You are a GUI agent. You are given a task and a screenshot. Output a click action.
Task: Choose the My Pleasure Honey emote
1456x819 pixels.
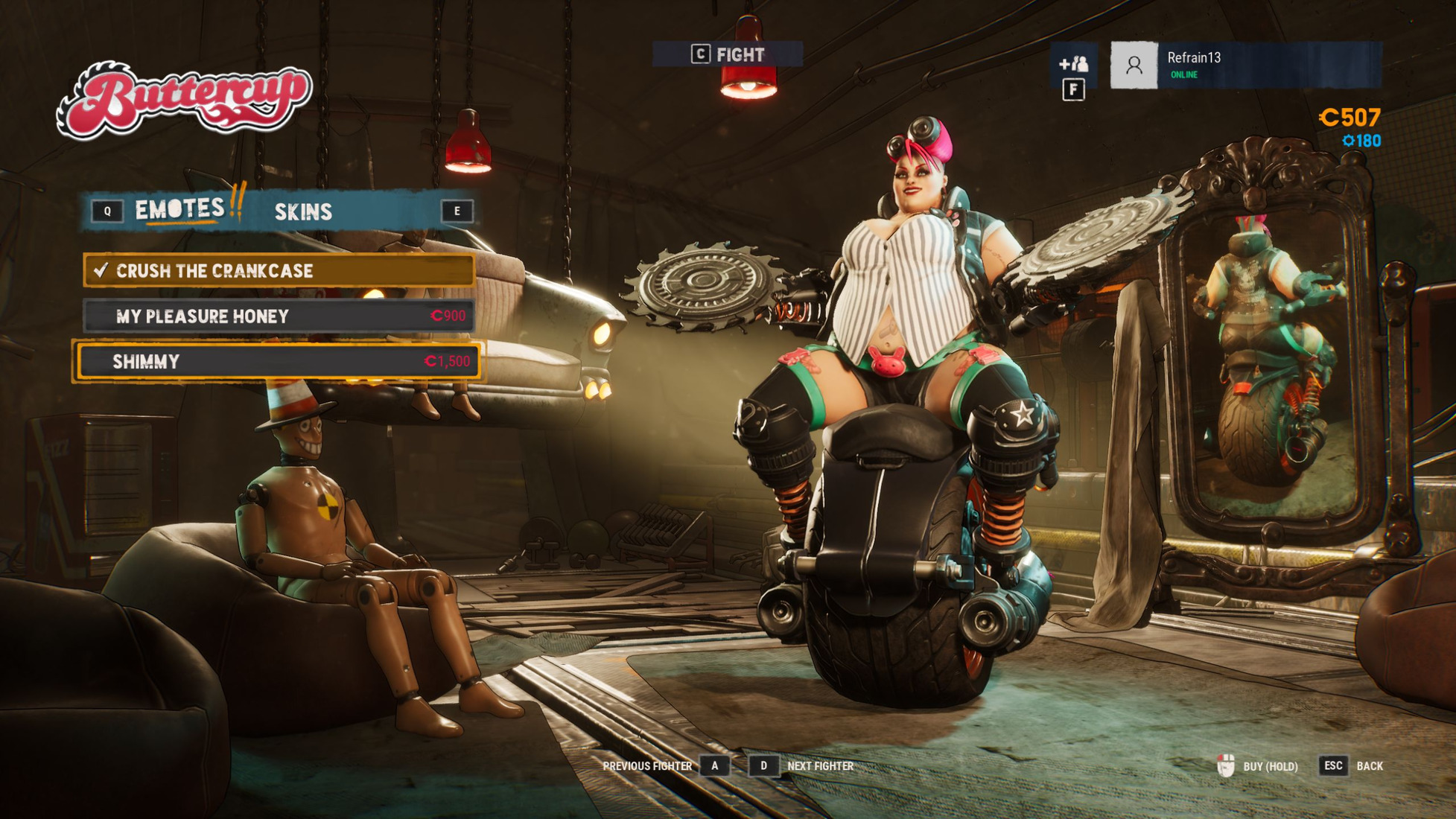[x=279, y=316]
